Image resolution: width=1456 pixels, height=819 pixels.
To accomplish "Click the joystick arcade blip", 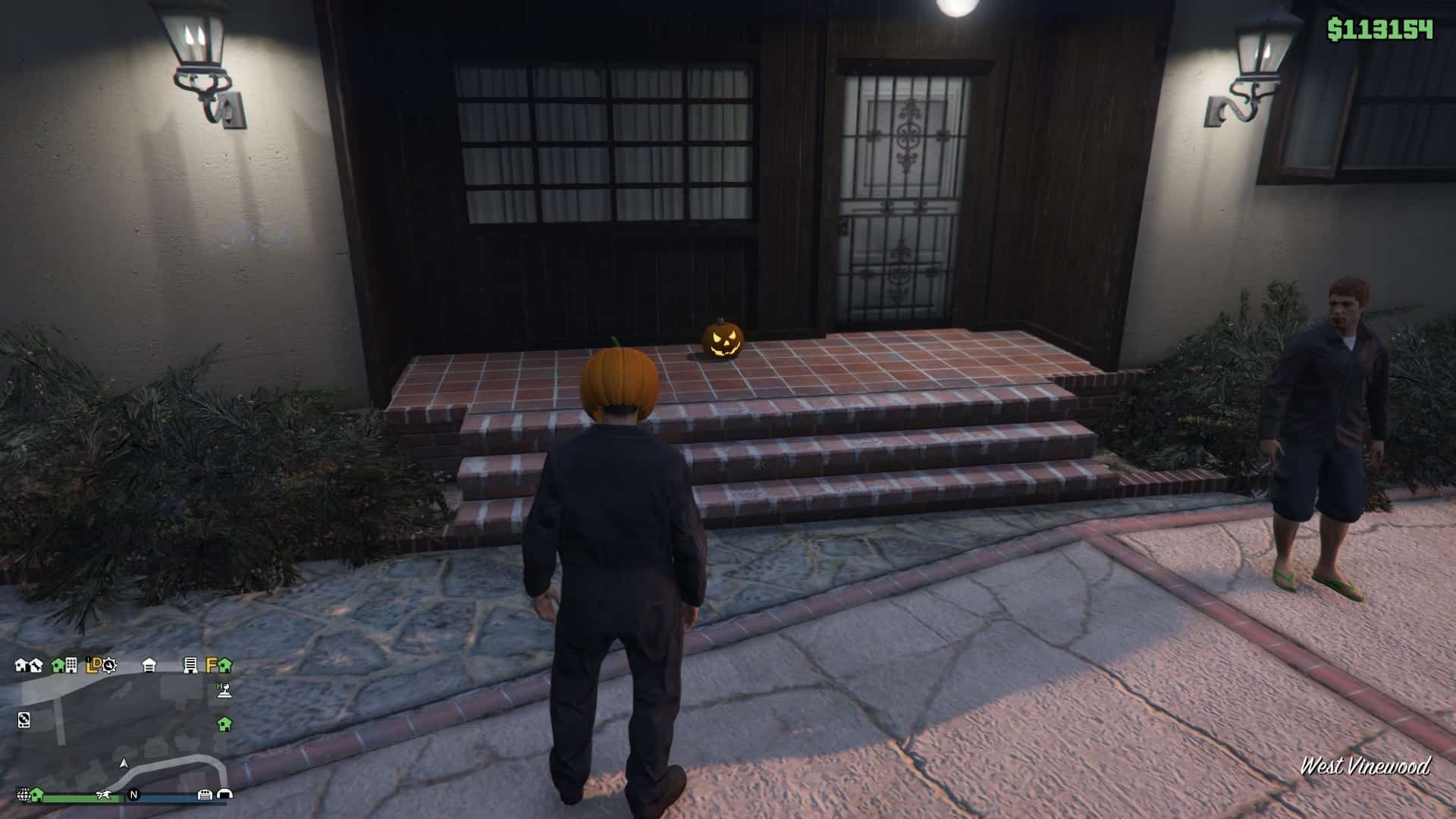I will (224, 690).
